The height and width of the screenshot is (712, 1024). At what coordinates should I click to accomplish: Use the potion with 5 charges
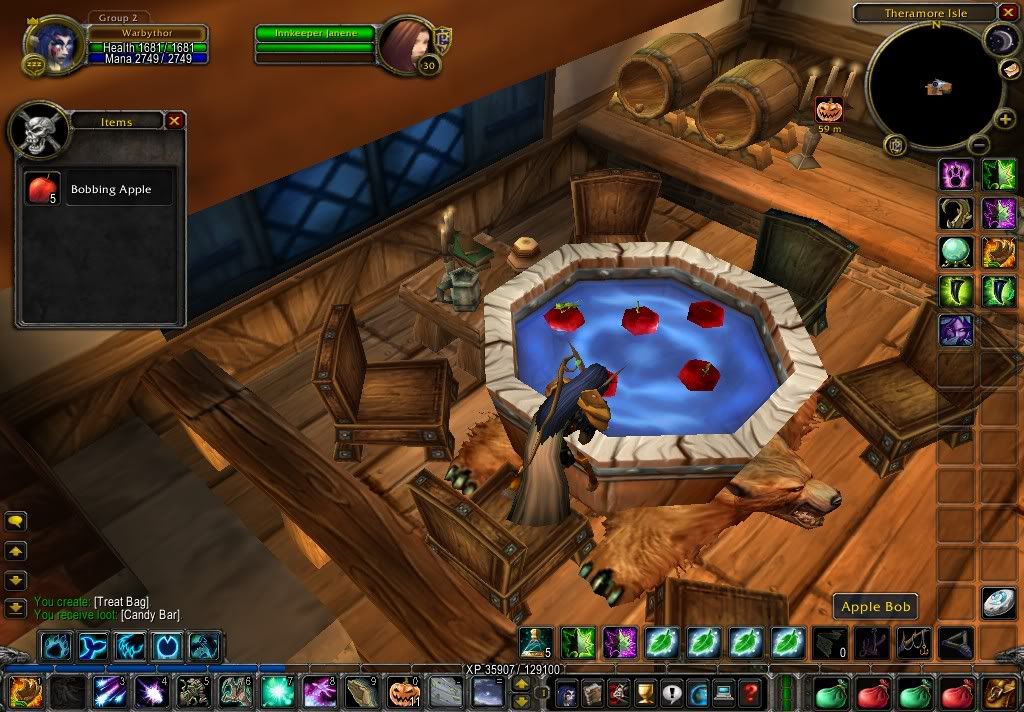pyautogui.click(x=535, y=641)
